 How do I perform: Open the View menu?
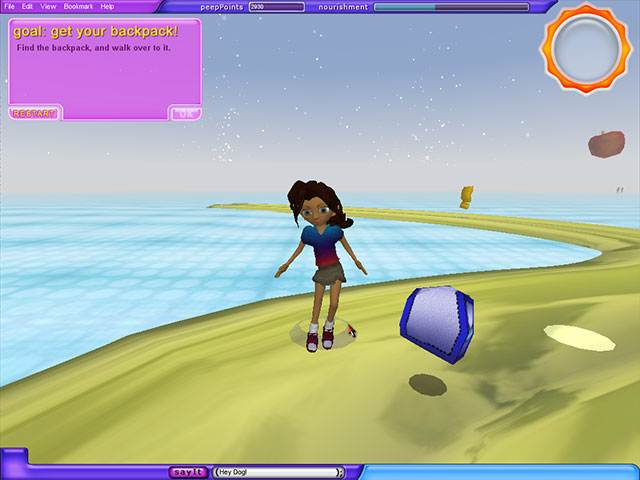48,7
